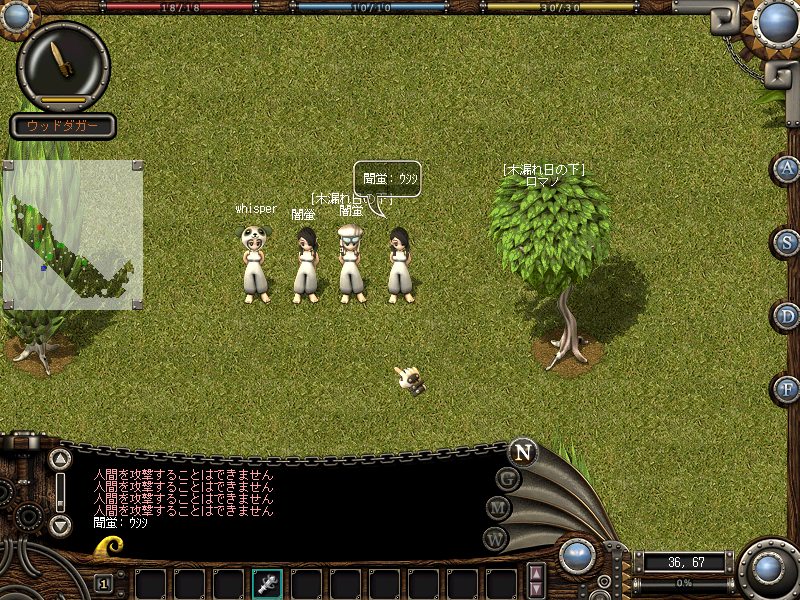This screenshot has height=600, width=800.
Task: Open the M chat channel button
Action: tap(499, 509)
